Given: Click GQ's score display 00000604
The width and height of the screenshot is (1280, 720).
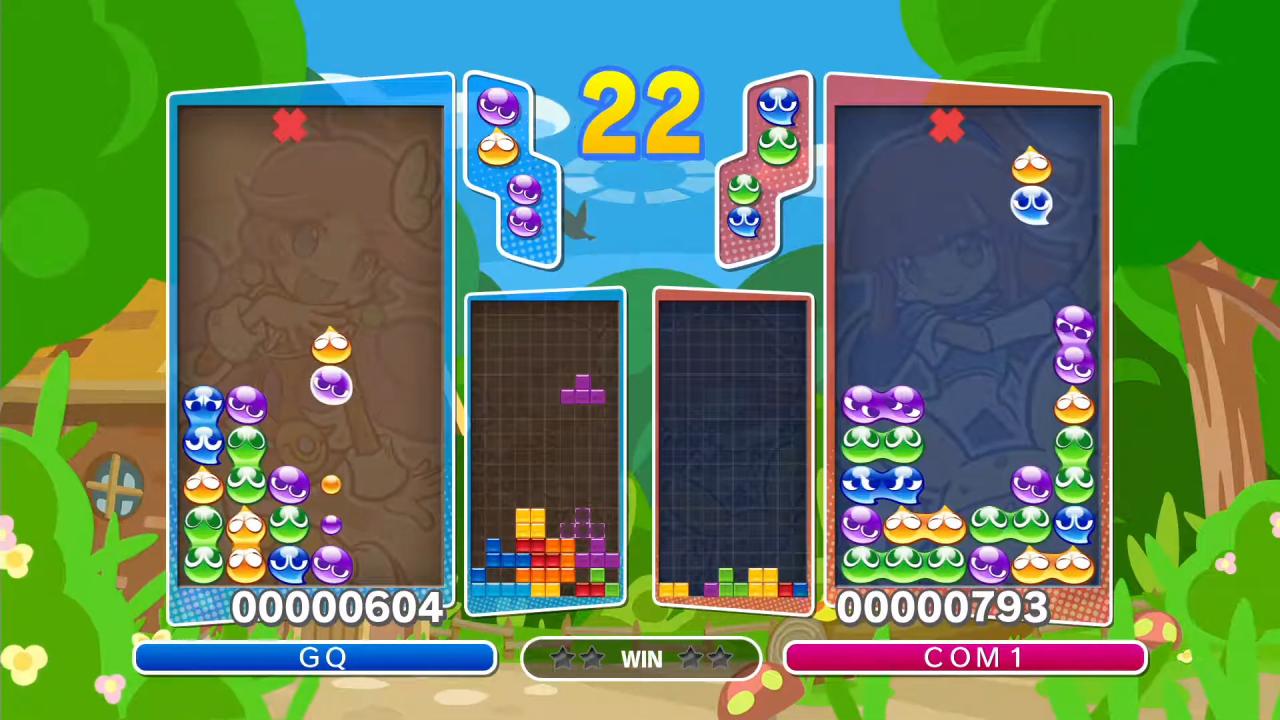Looking at the screenshot, I should (337, 607).
